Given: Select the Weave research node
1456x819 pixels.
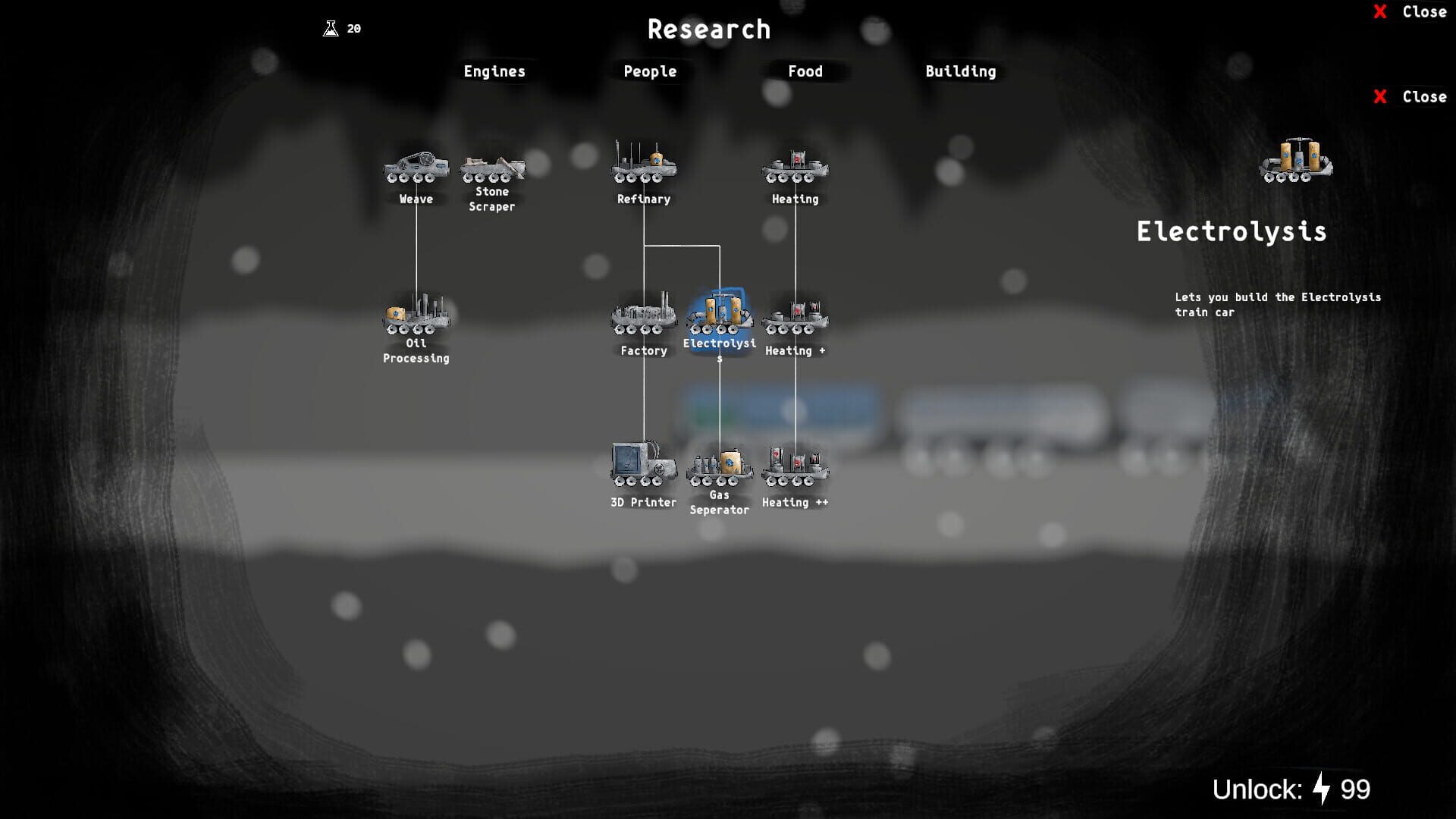Looking at the screenshot, I should (x=417, y=168).
